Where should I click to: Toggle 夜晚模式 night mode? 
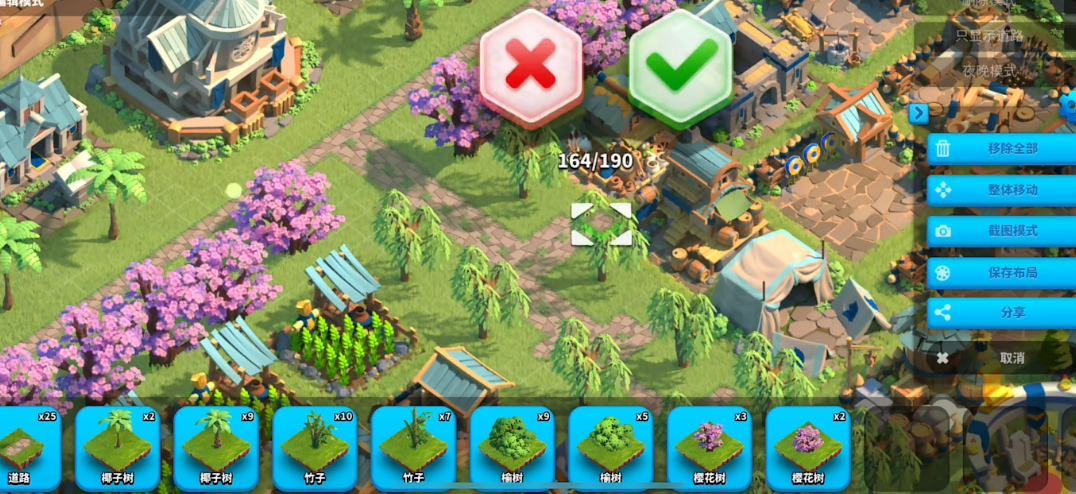989,71
